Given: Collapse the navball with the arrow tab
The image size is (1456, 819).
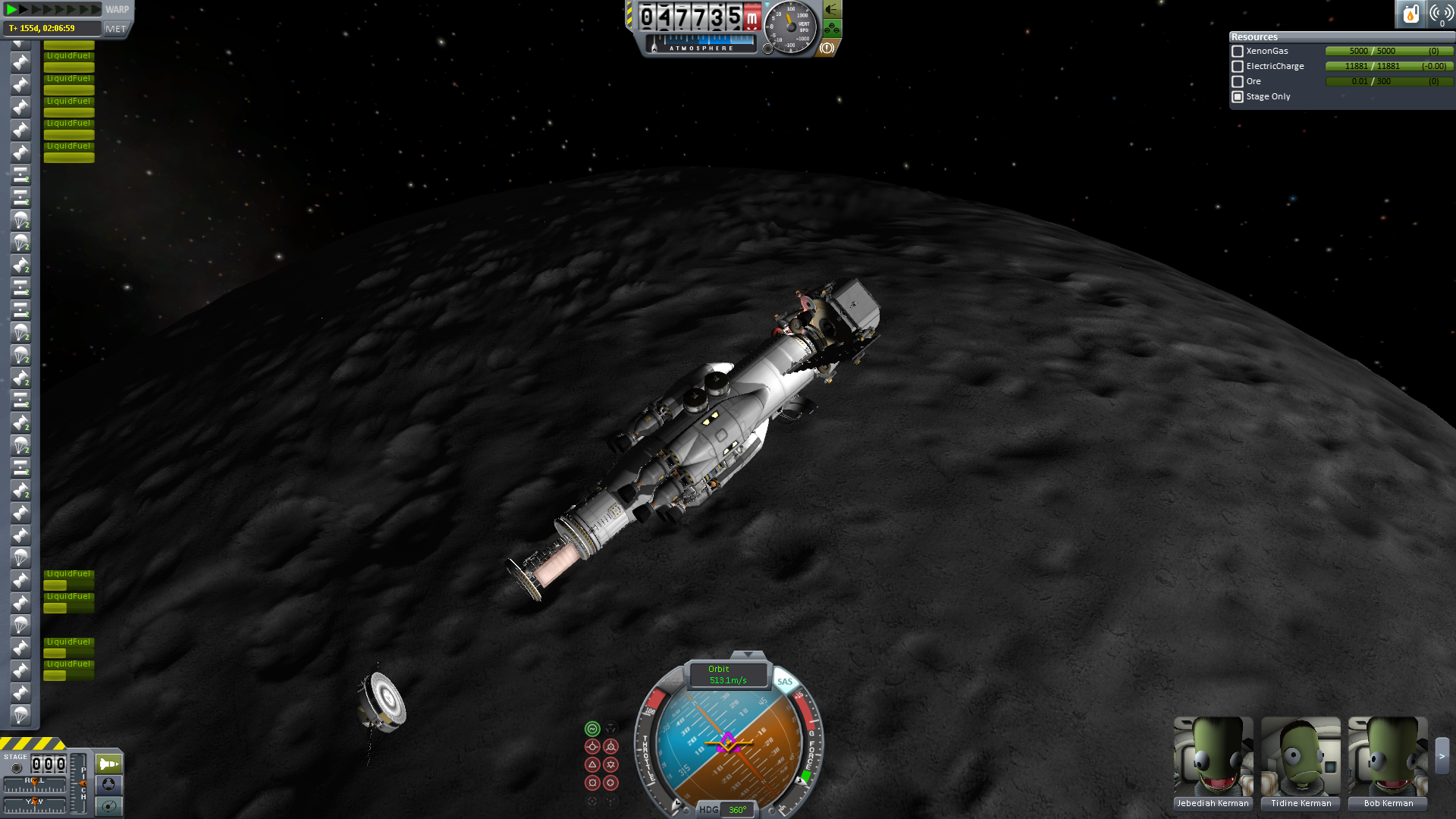Looking at the screenshot, I should click(x=748, y=654).
